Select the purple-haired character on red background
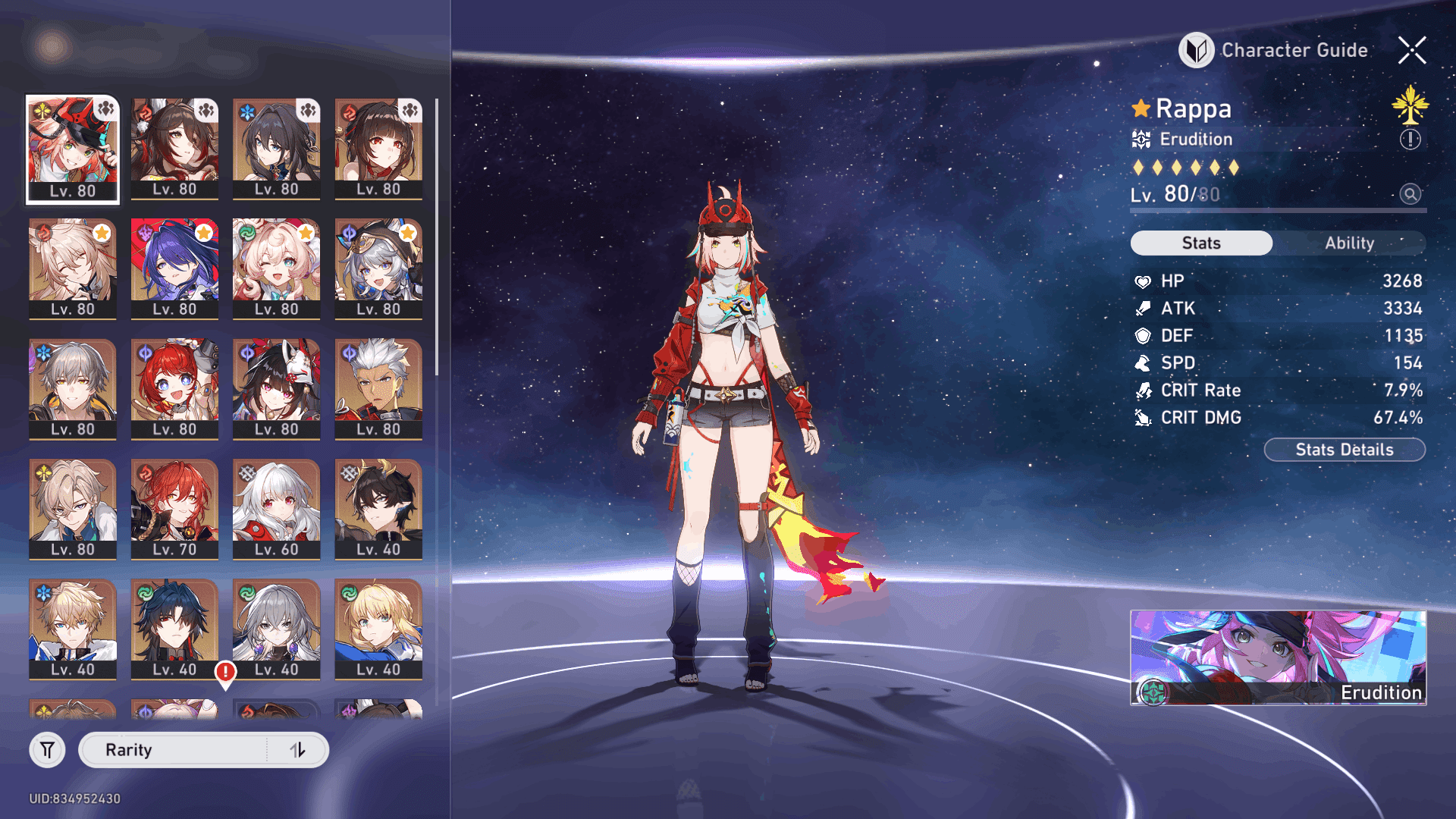This screenshot has width=1456, height=819. coord(174,268)
